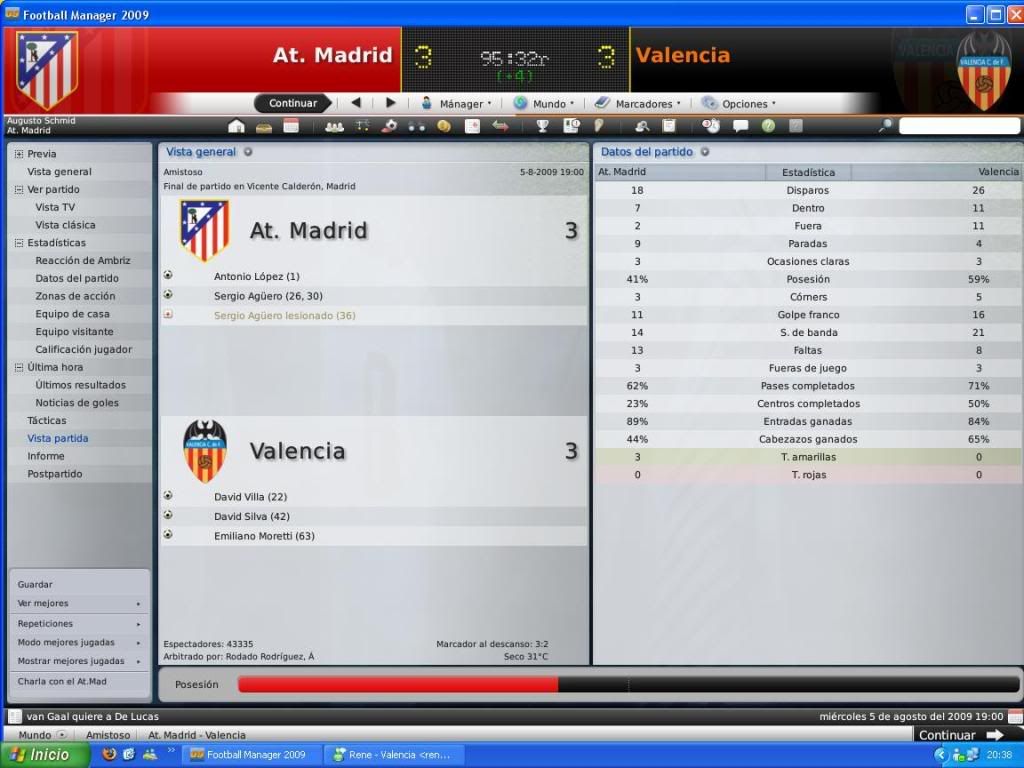Viewport: 1024px width, 768px height.
Task: Open the Marcadores dropdown
Action: pyautogui.click(x=638, y=103)
